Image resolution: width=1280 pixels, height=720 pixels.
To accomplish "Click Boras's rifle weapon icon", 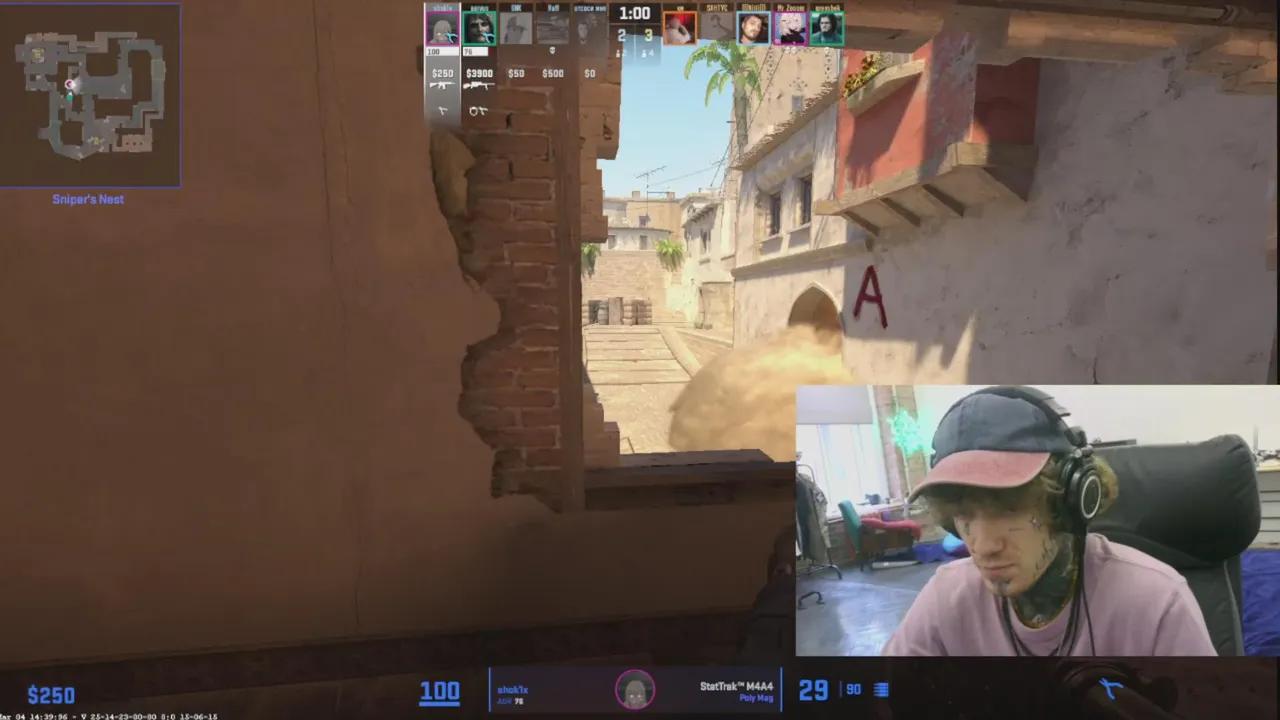I will coord(478,85).
